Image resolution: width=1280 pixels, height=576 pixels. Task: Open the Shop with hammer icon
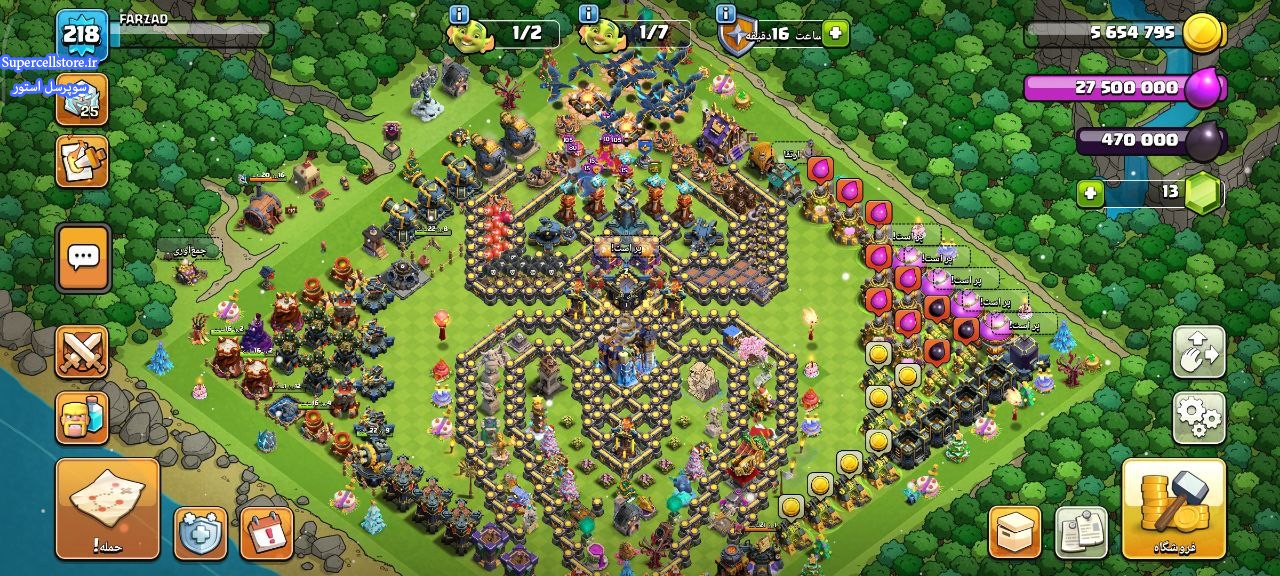[1173, 507]
